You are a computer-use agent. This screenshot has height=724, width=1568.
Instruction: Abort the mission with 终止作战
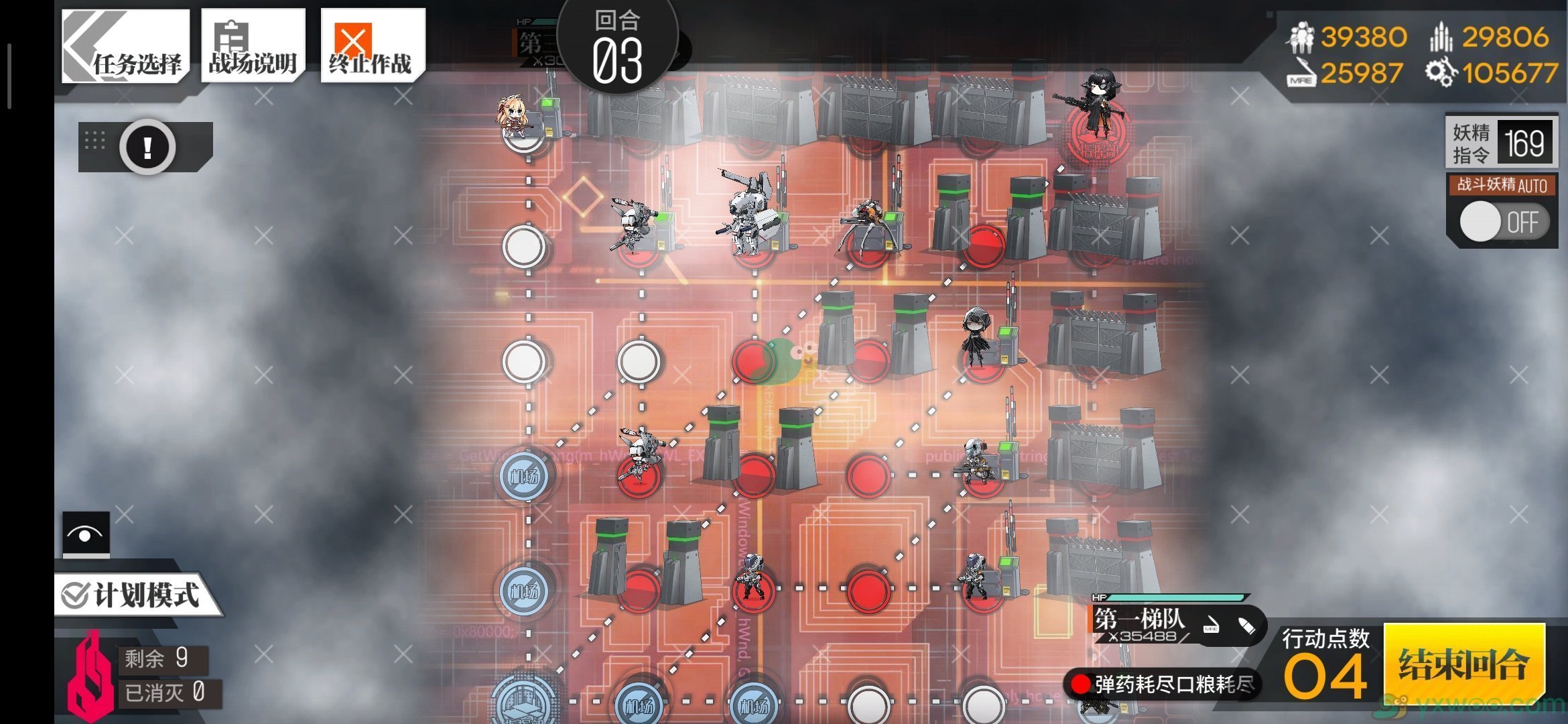(372, 46)
